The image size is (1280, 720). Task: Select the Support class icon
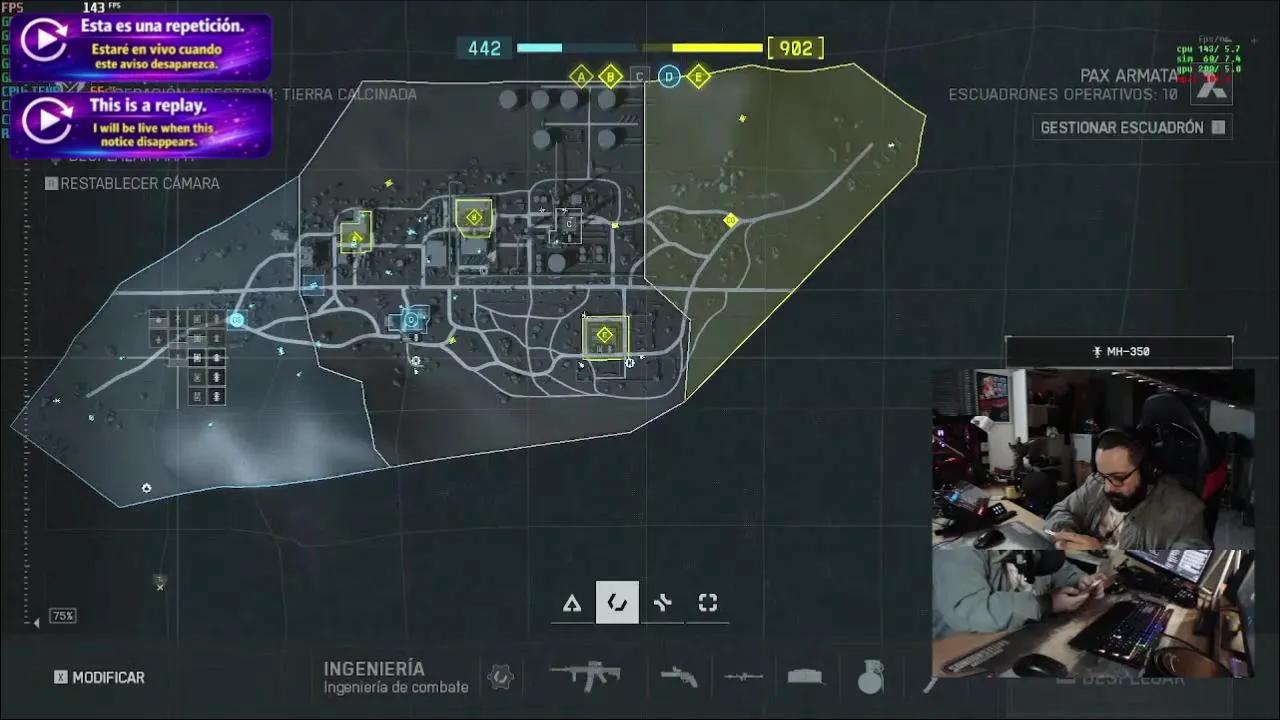[662, 602]
